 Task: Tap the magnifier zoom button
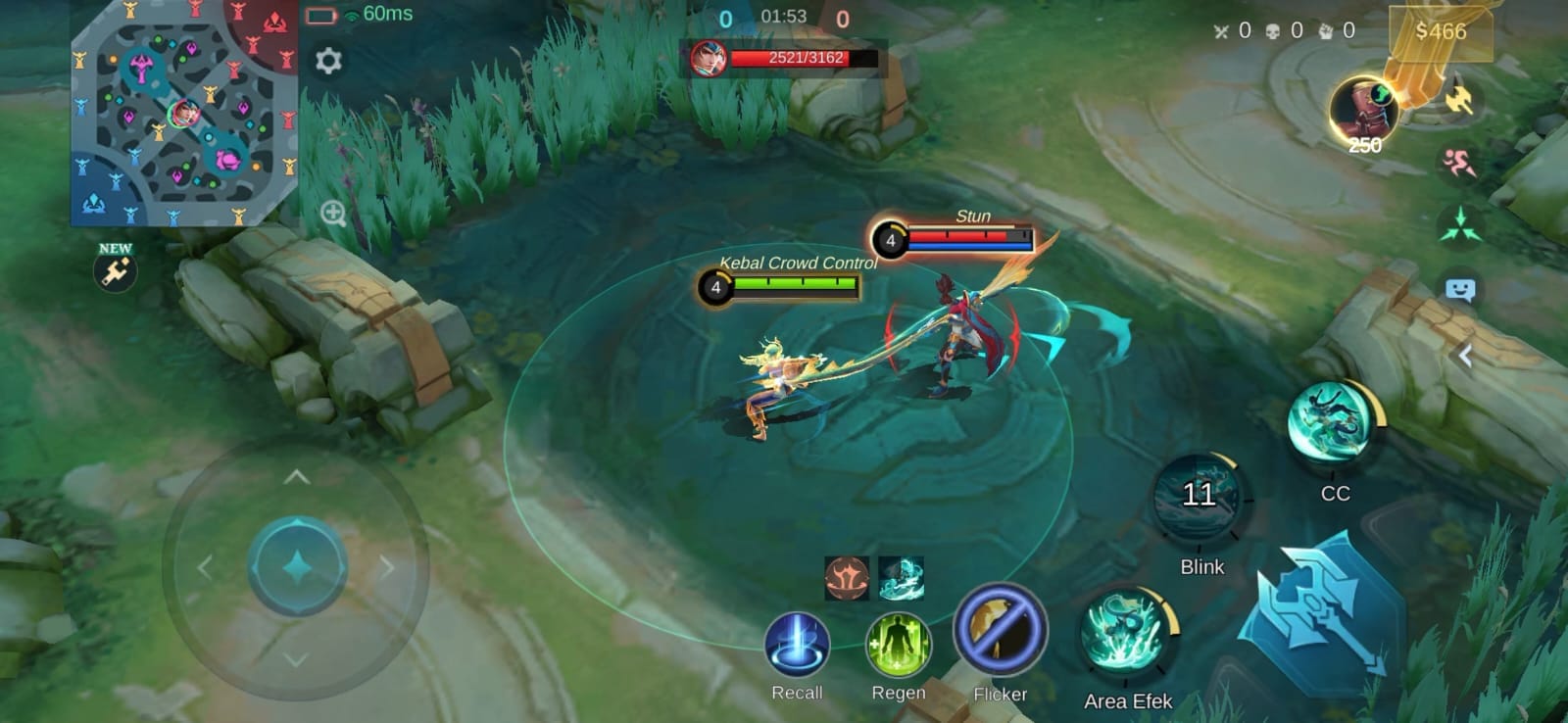click(333, 213)
